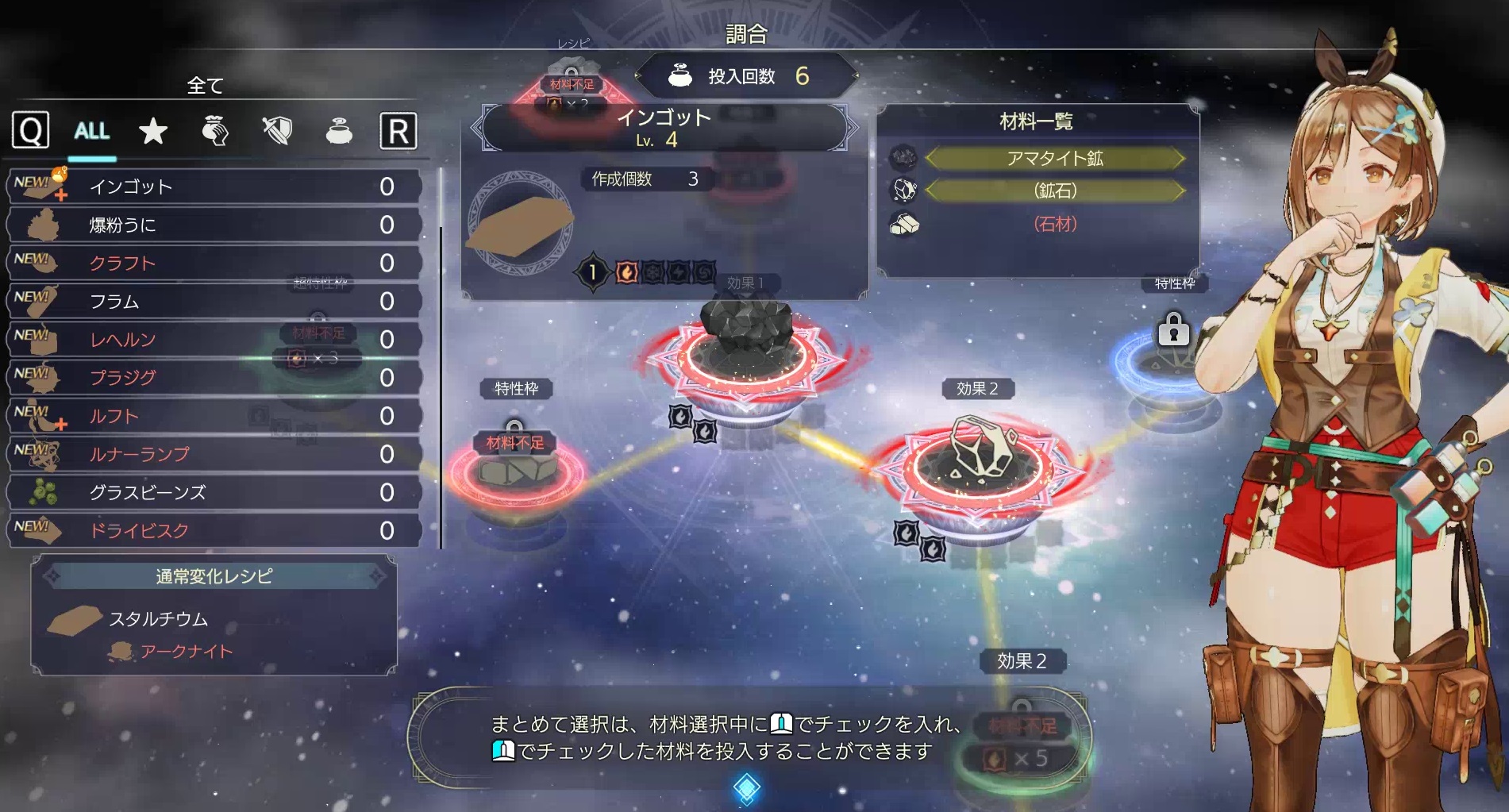Select the スタルチウム change recipe
Screen dimensions: 1509x812
[x=159, y=619]
